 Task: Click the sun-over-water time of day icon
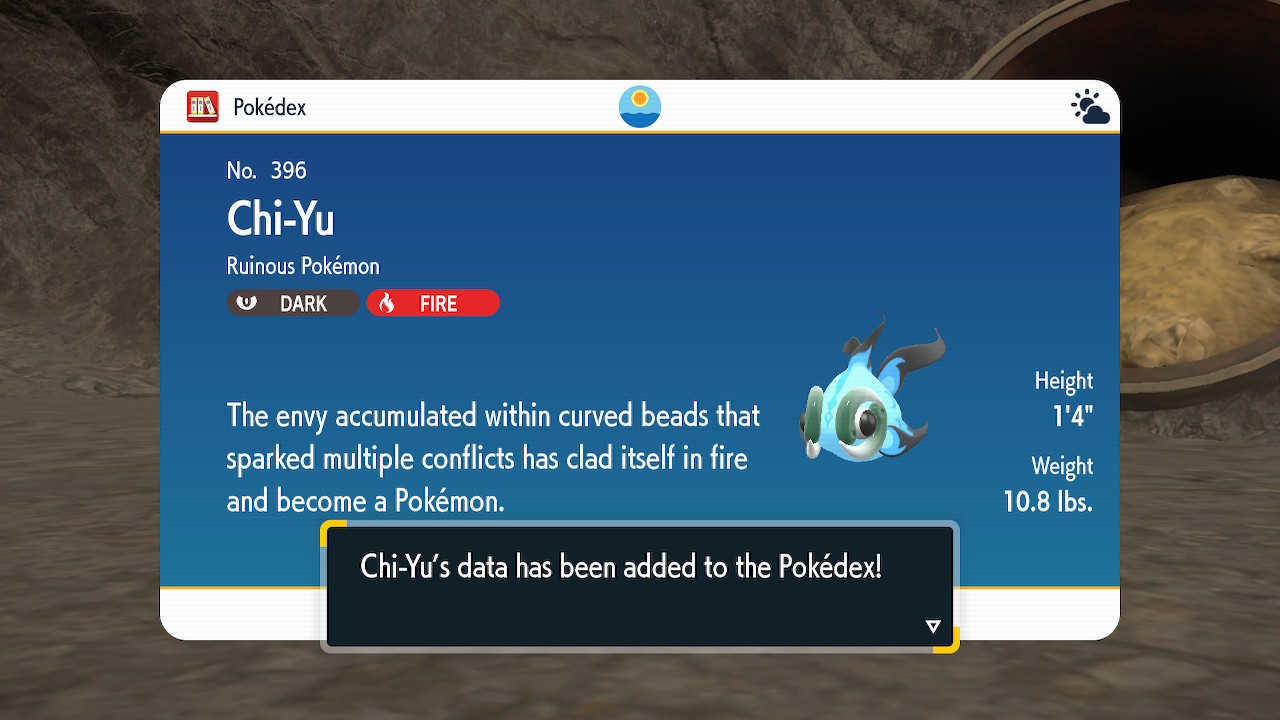point(640,107)
